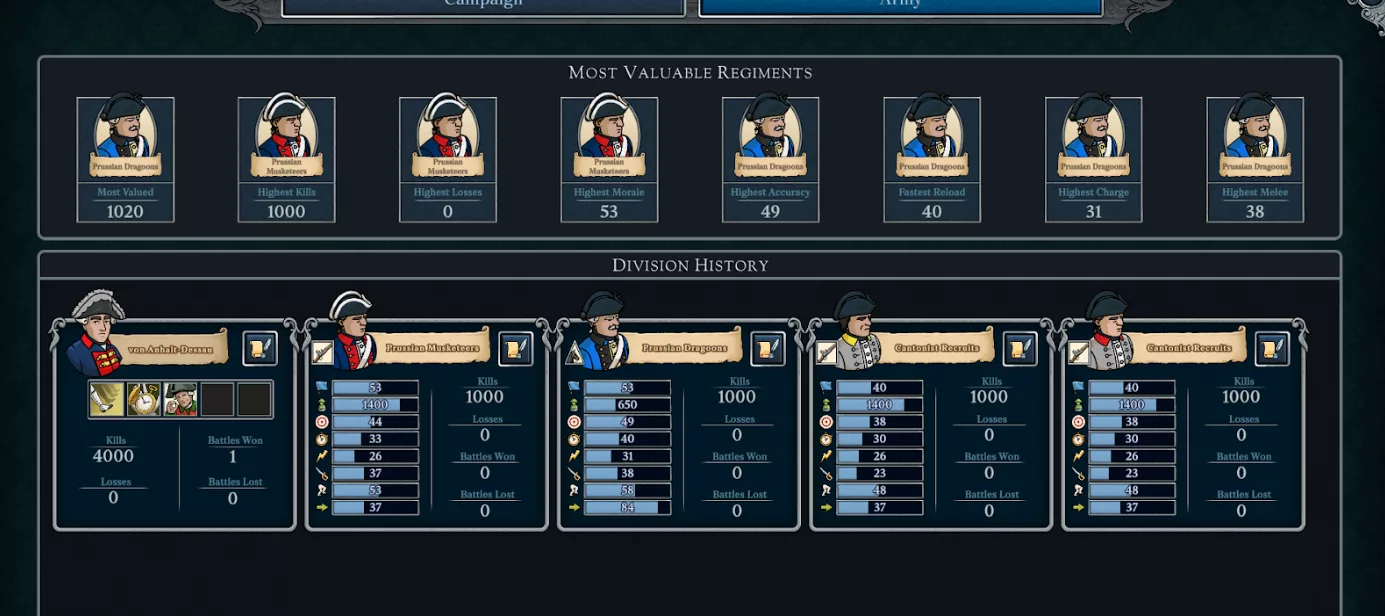Select the Highest Kills regiment tile
Screen dimensions: 1385x616
tap(287, 159)
